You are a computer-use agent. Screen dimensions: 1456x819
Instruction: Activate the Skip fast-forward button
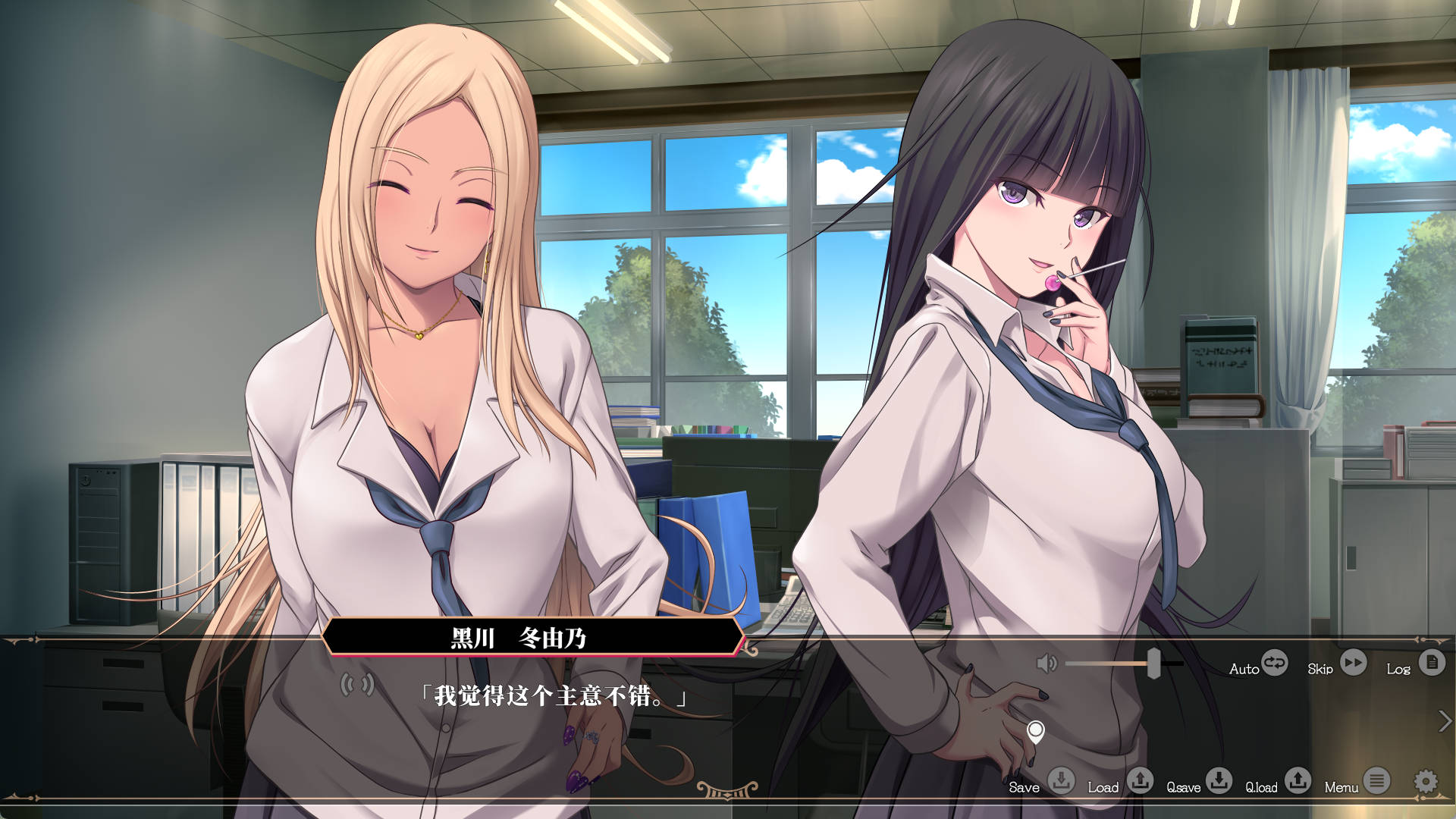pyautogui.click(x=1353, y=664)
